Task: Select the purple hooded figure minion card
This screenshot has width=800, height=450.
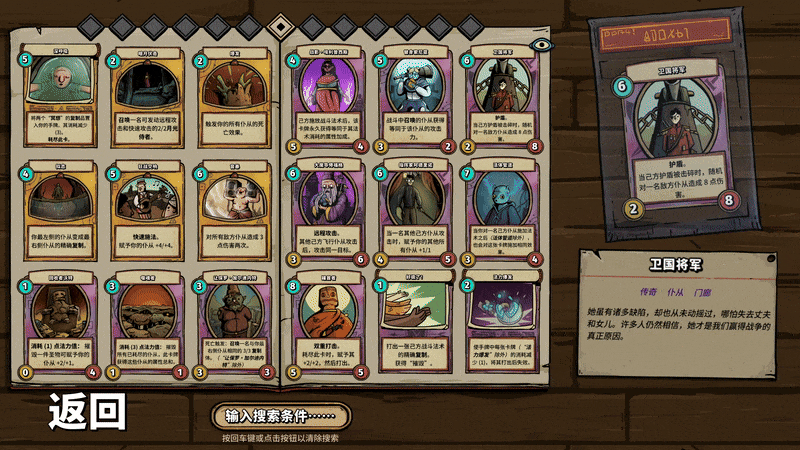Action: coord(321,100)
